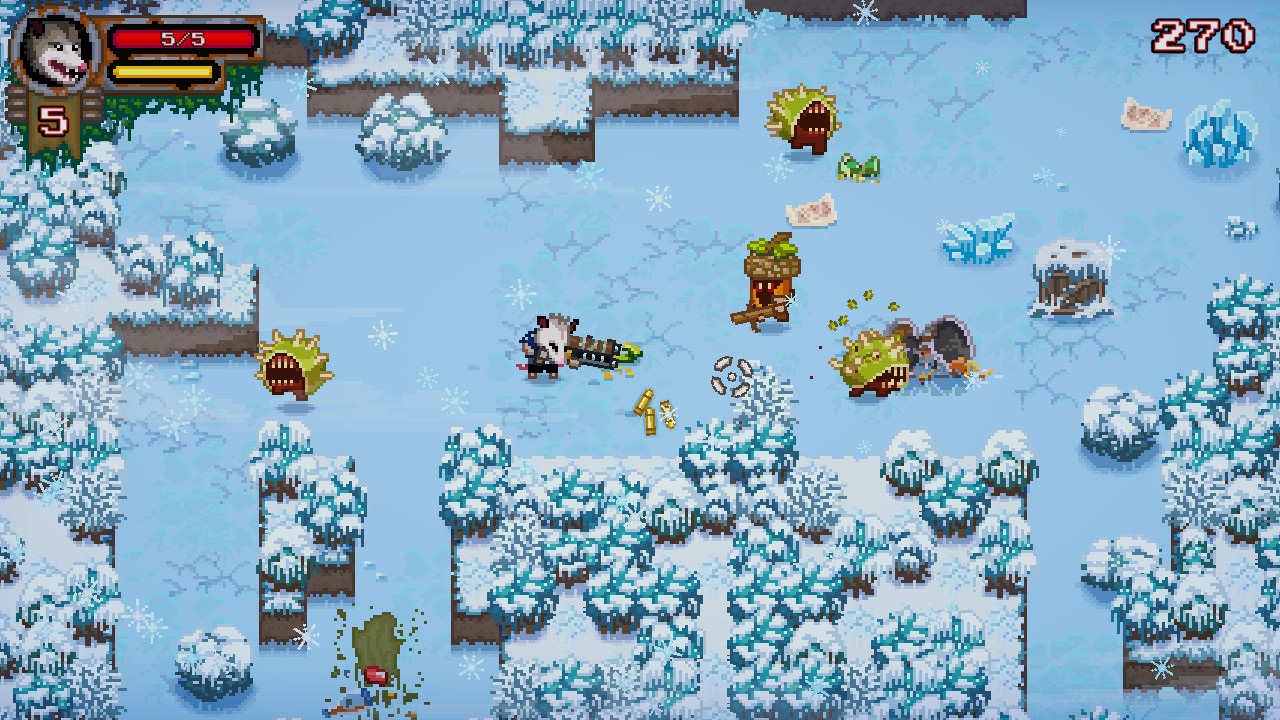
Task: Select the spinning saw blade projectile
Action: point(733,378)
